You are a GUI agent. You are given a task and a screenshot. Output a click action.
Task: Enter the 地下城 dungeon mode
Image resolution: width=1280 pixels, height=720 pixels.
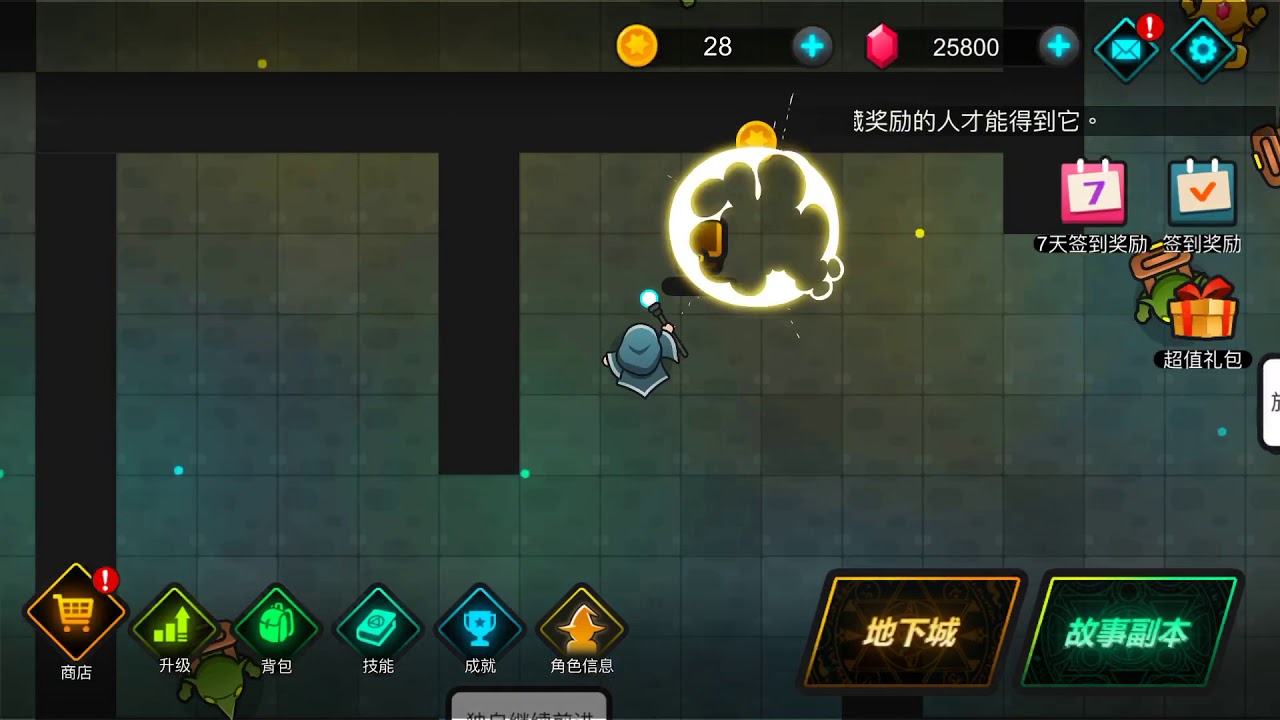[911, 632]
